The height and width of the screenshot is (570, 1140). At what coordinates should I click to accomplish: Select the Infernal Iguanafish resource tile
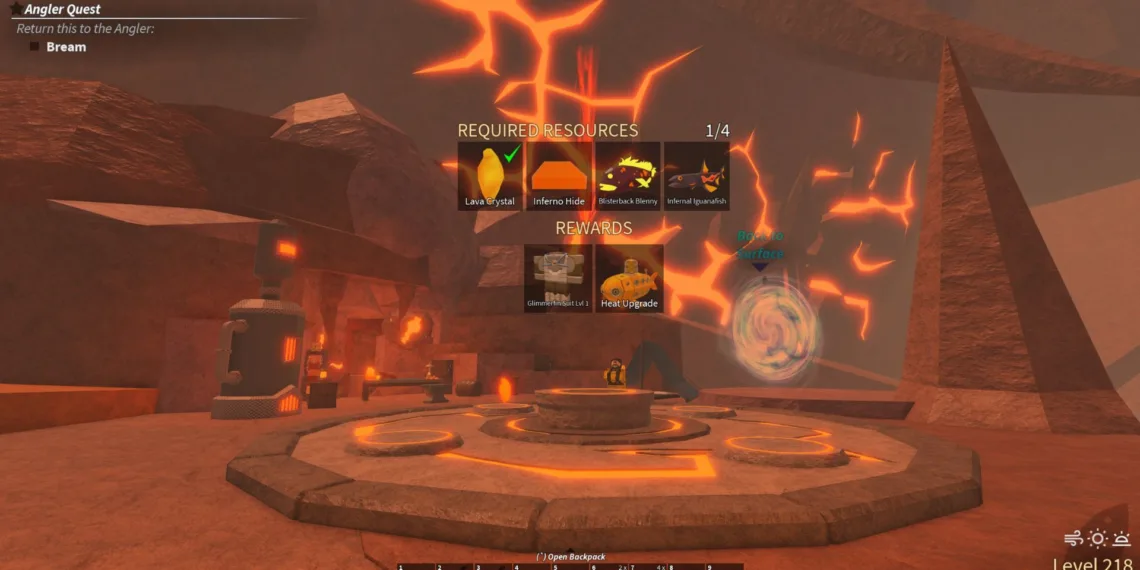pos(696,175)
